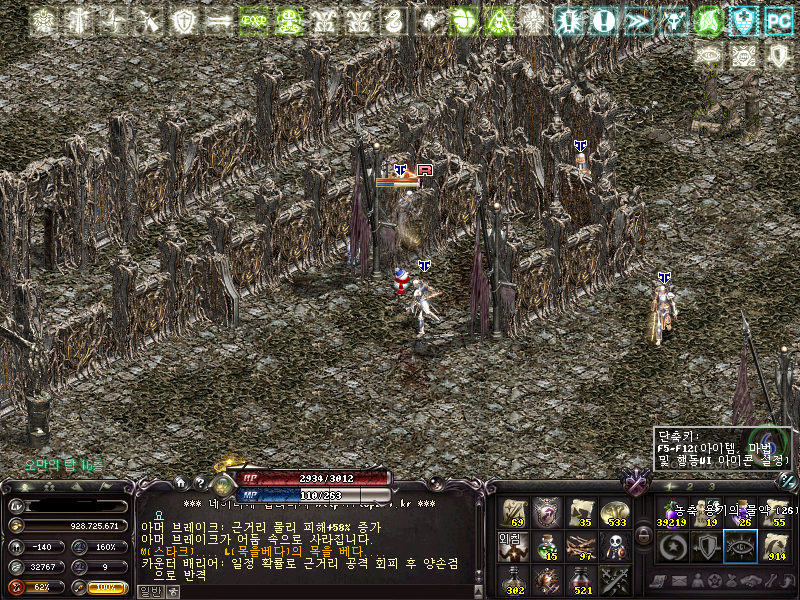Use the scroll stacked 914
800x600 pixels.
point(774,545)
